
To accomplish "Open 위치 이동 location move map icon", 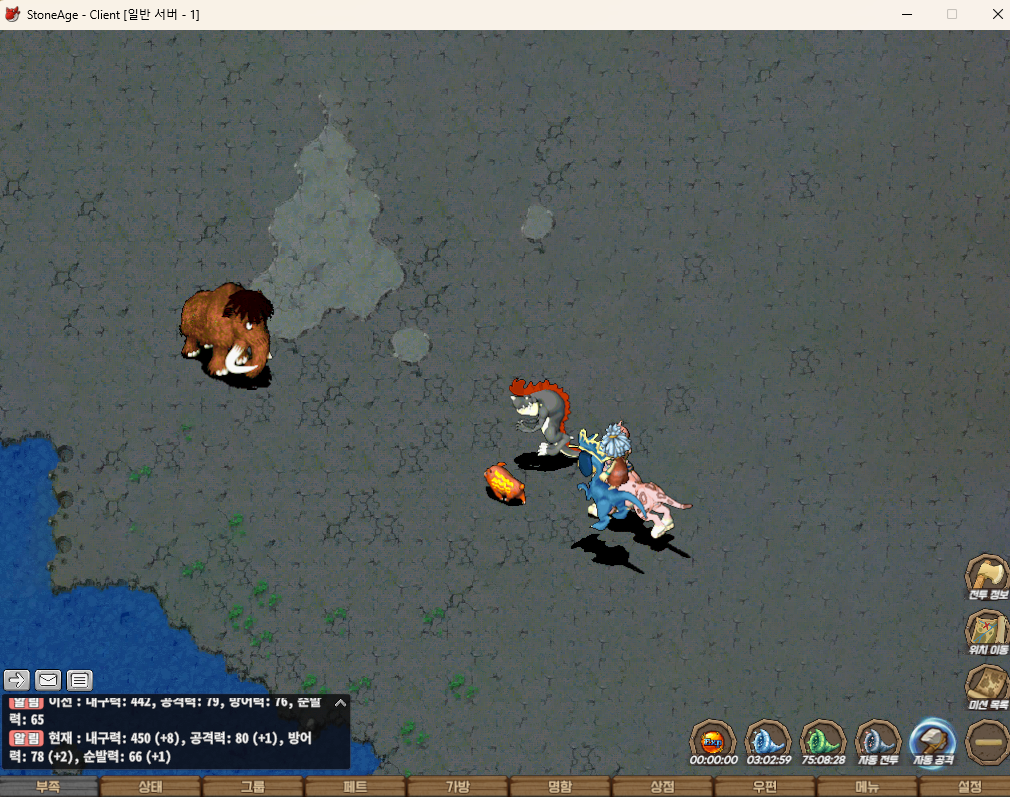I will click(x=986, y=631).
